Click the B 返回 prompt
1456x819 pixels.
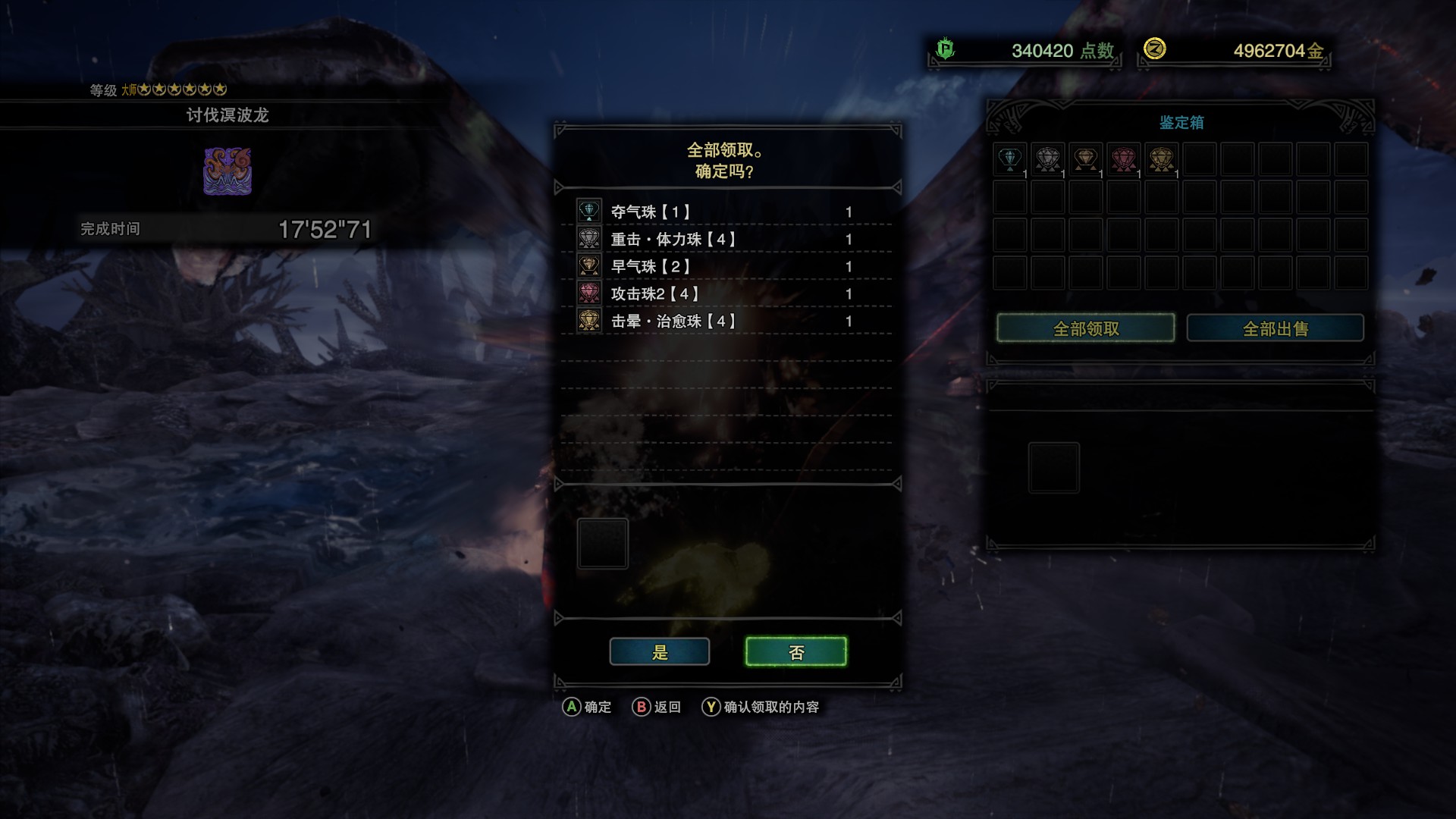[657, 707]
